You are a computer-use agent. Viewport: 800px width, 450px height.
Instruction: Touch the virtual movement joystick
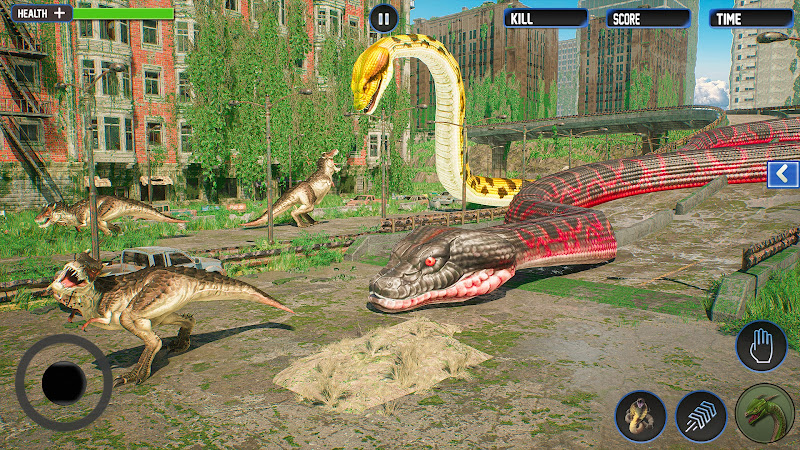64,383
